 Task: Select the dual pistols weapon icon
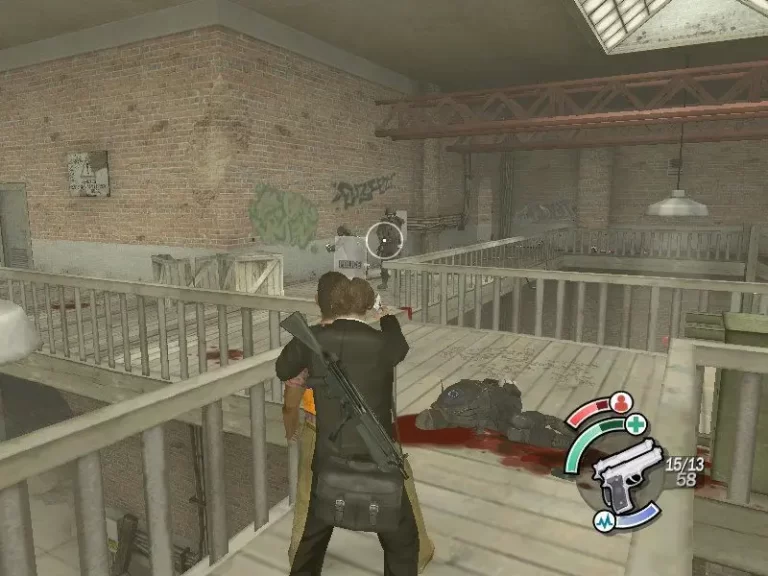pyautogui.click(x=626, y=473)
